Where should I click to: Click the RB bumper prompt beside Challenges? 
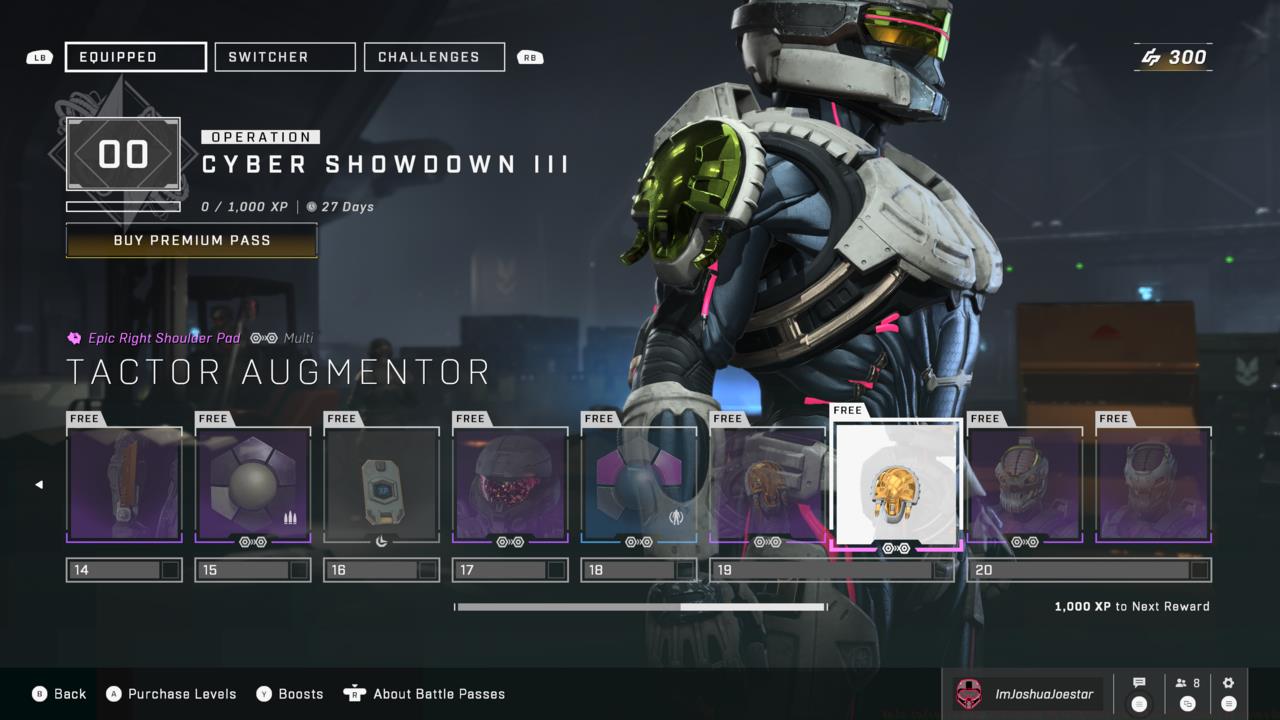click(x=530, y=57)
